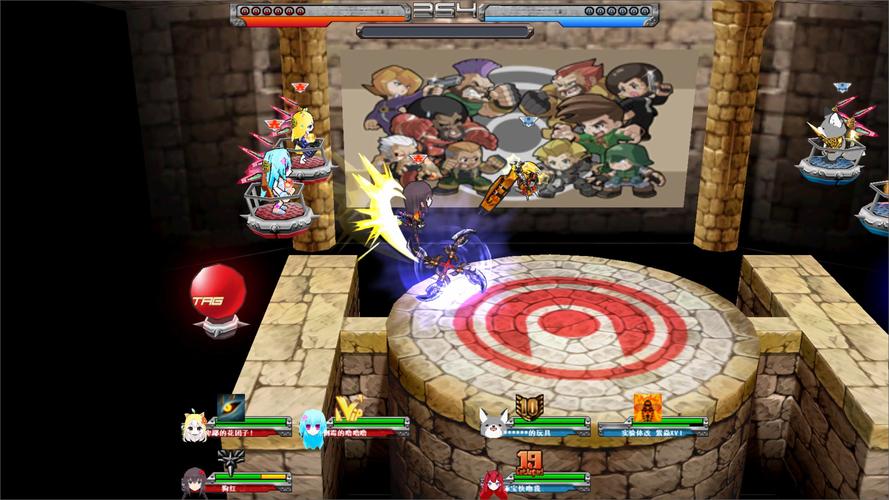Click the flaming character icon

click(648, 406)
